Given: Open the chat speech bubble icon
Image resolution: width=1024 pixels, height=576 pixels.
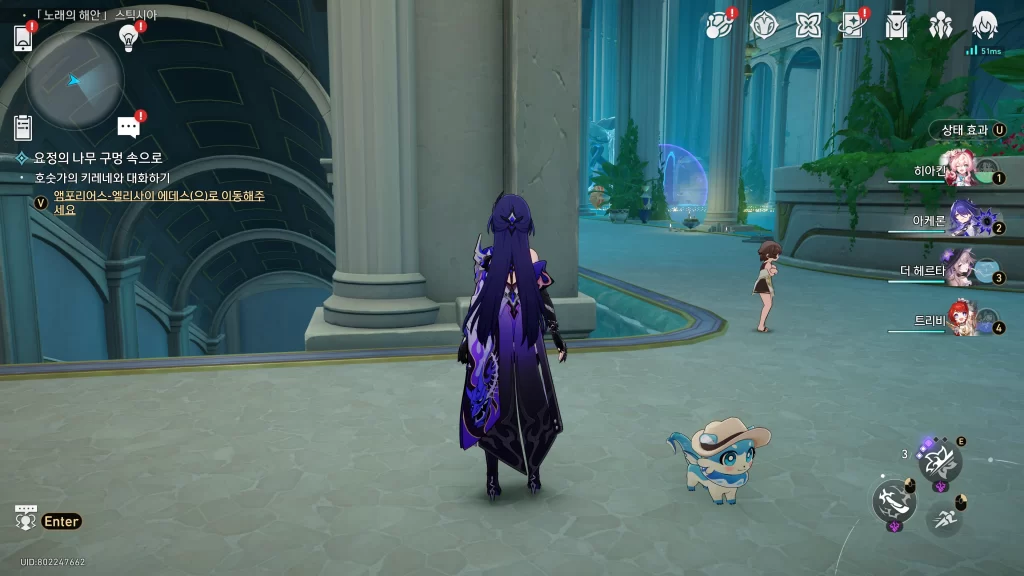Looking at the screenshot, I should [x=128, y=126].
